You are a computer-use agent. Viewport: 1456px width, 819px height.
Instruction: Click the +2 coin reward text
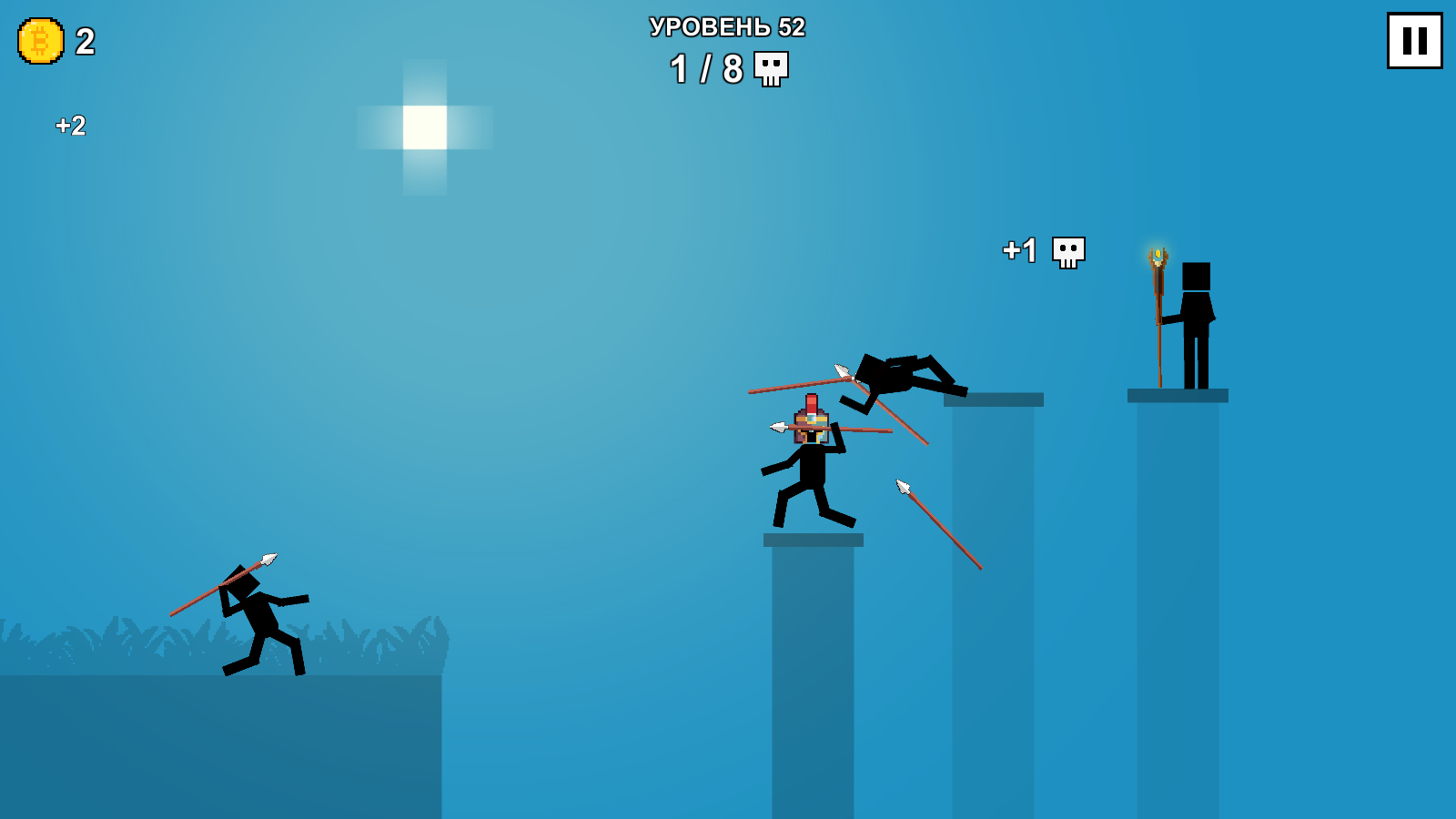pos(68,126)
